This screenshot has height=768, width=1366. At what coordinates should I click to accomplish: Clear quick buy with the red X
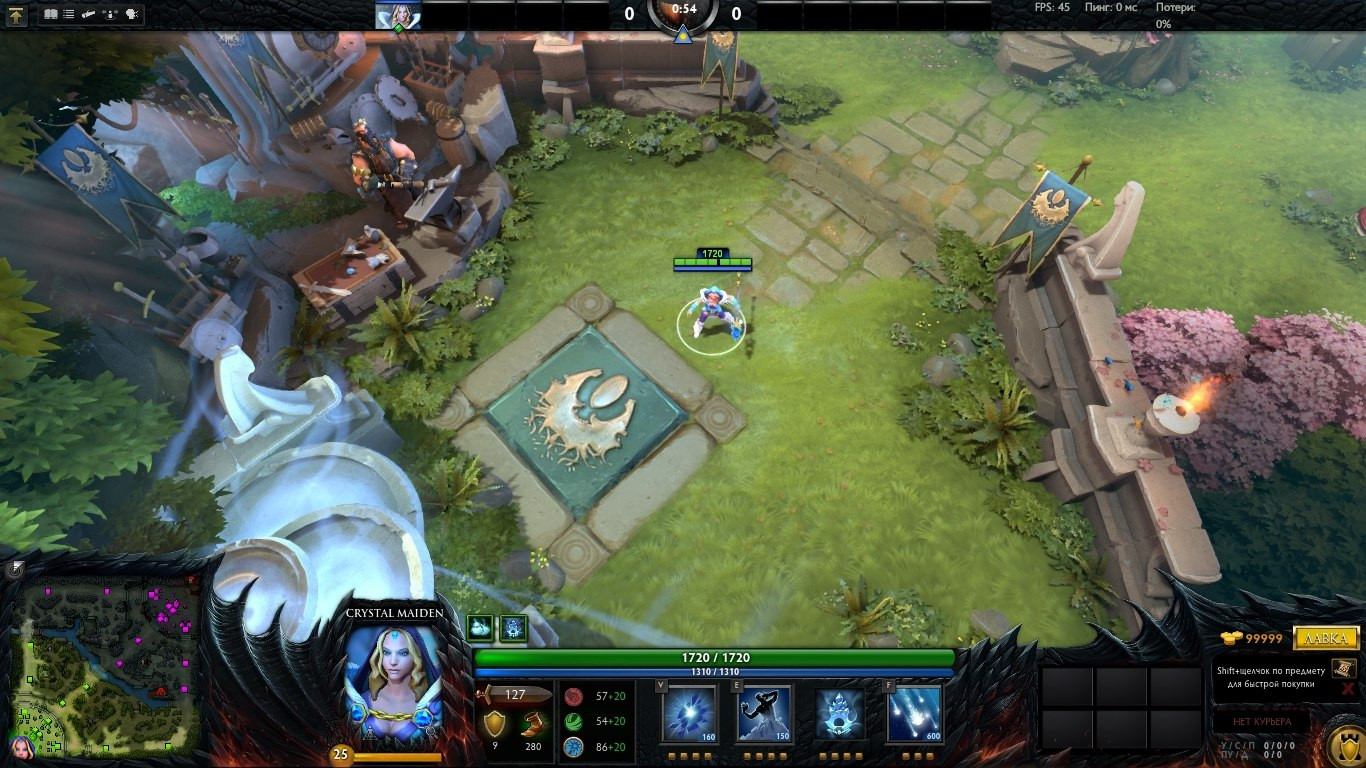(x=1348, y=689)
